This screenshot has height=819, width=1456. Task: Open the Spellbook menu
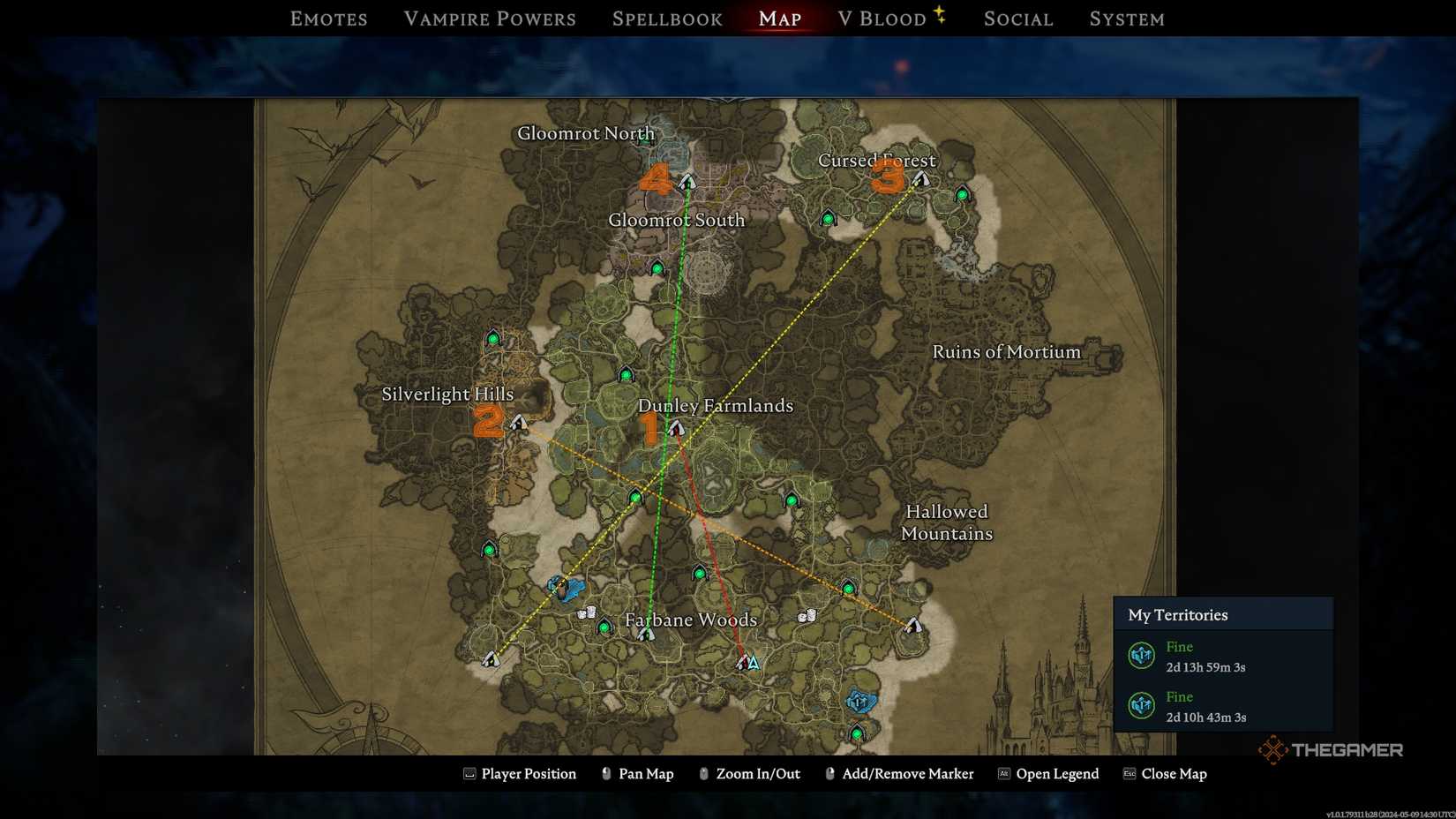[x=666, y=18]
